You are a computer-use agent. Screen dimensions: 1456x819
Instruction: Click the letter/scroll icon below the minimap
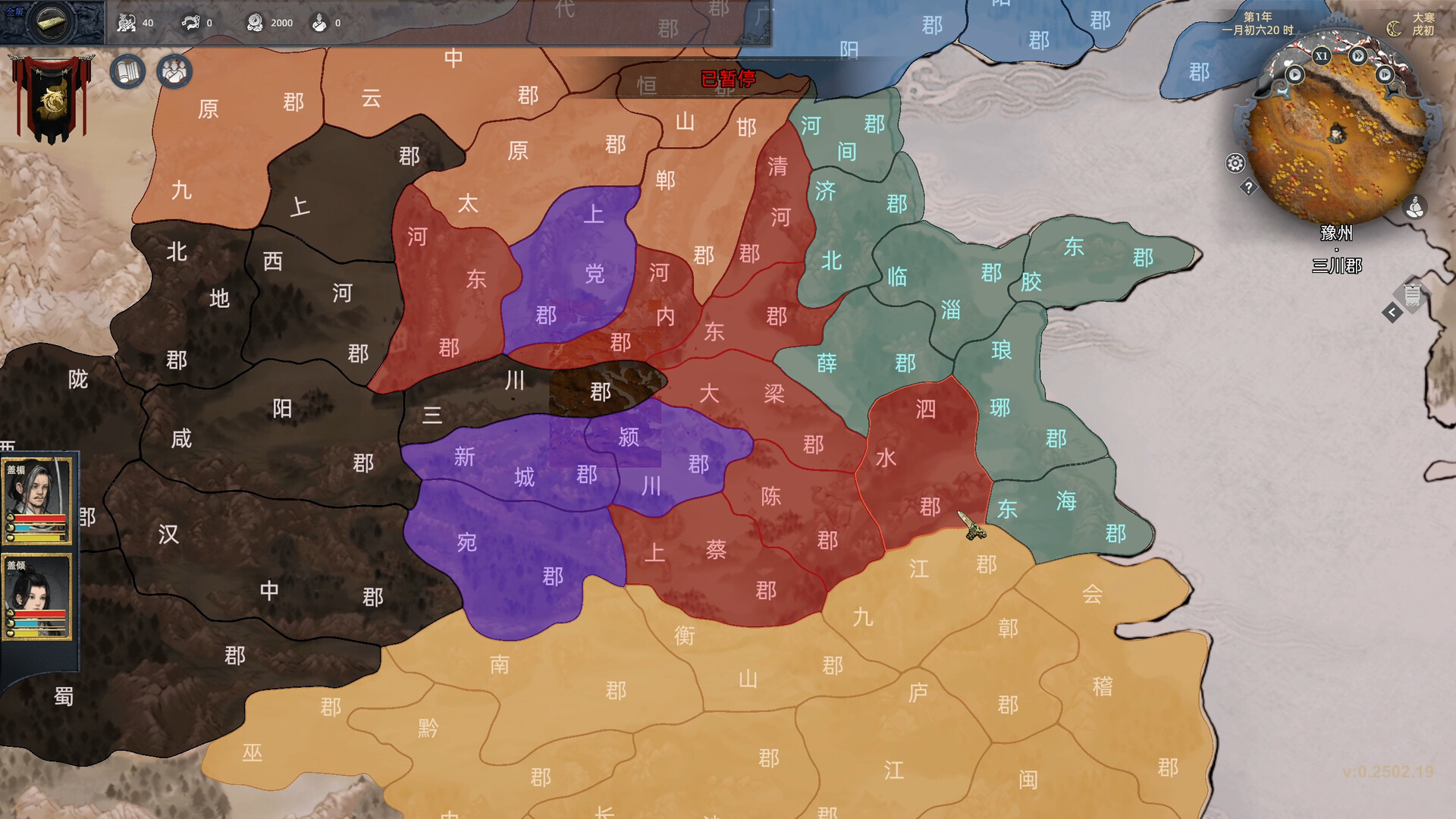coord(1411,293)
